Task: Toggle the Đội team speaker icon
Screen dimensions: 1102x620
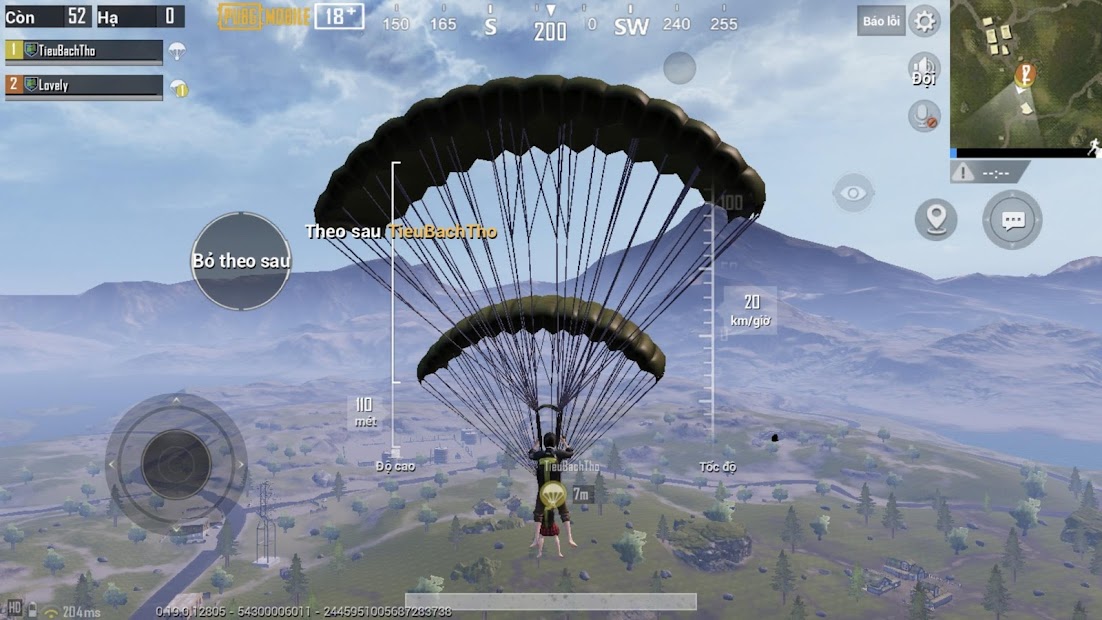Action: tap(924, 70)
